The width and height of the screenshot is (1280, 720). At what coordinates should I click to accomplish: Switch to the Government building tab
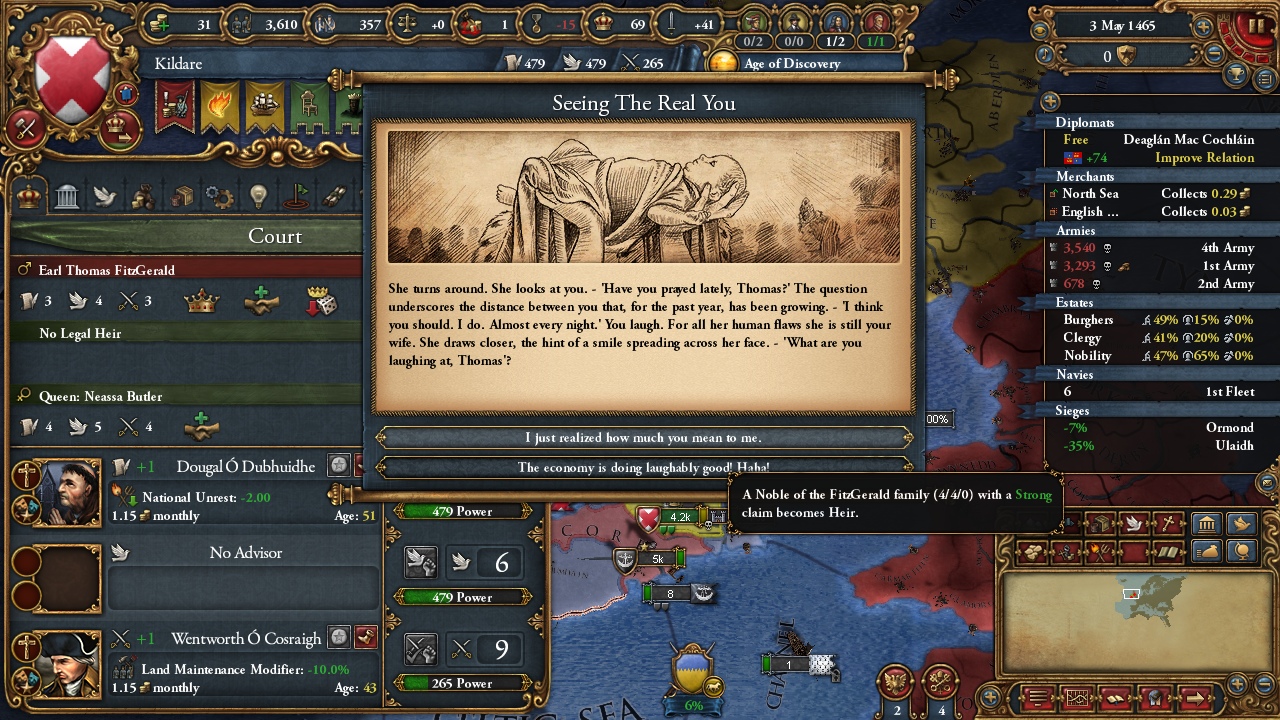pyautogui.click(x=67, y=195)
